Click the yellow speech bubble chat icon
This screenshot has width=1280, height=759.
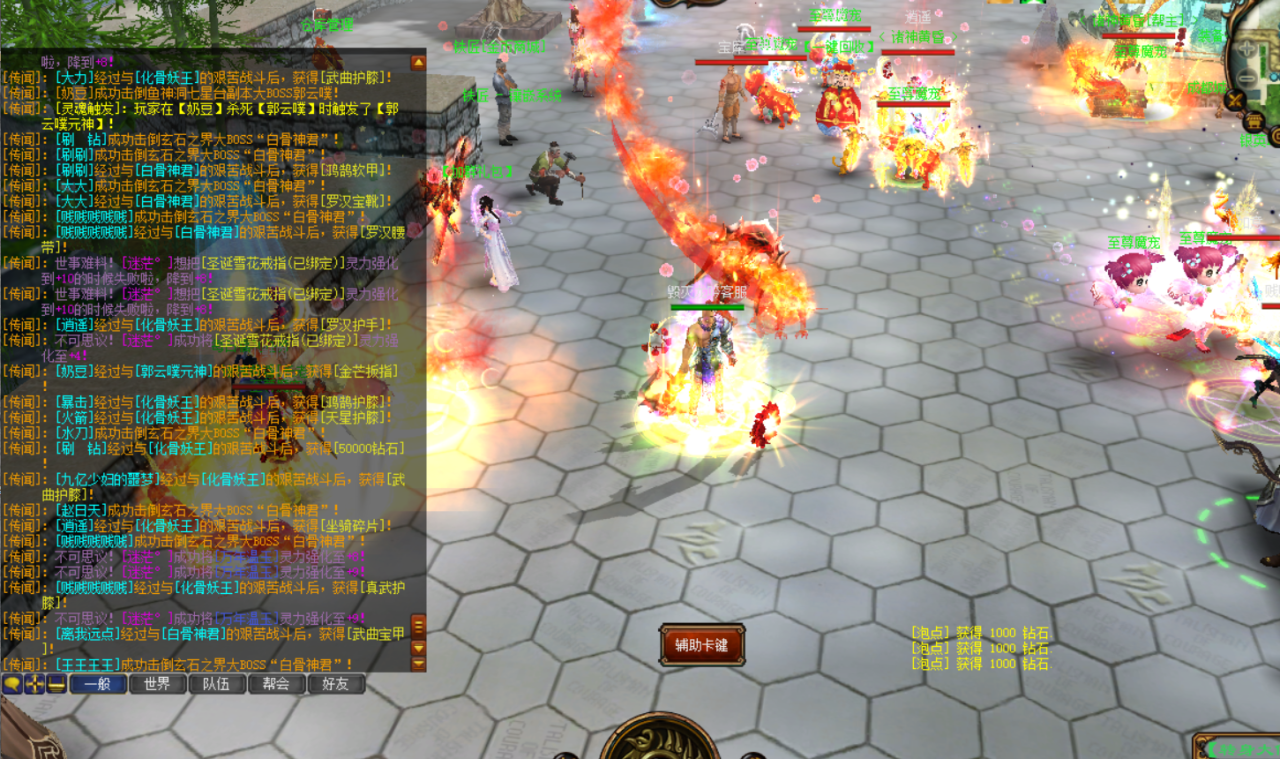point(12,684)
